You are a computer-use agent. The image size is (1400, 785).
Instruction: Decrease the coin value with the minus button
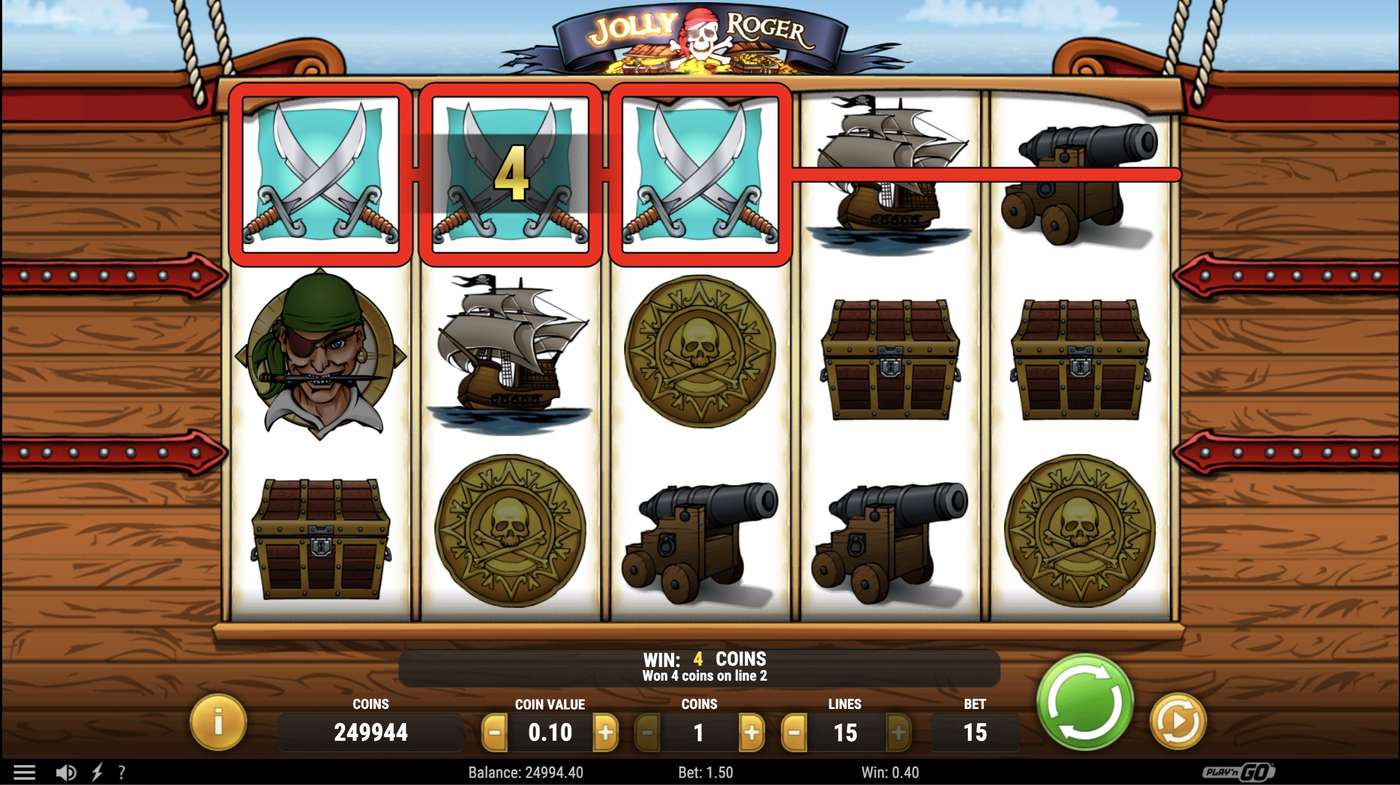[x=492, y=732]
